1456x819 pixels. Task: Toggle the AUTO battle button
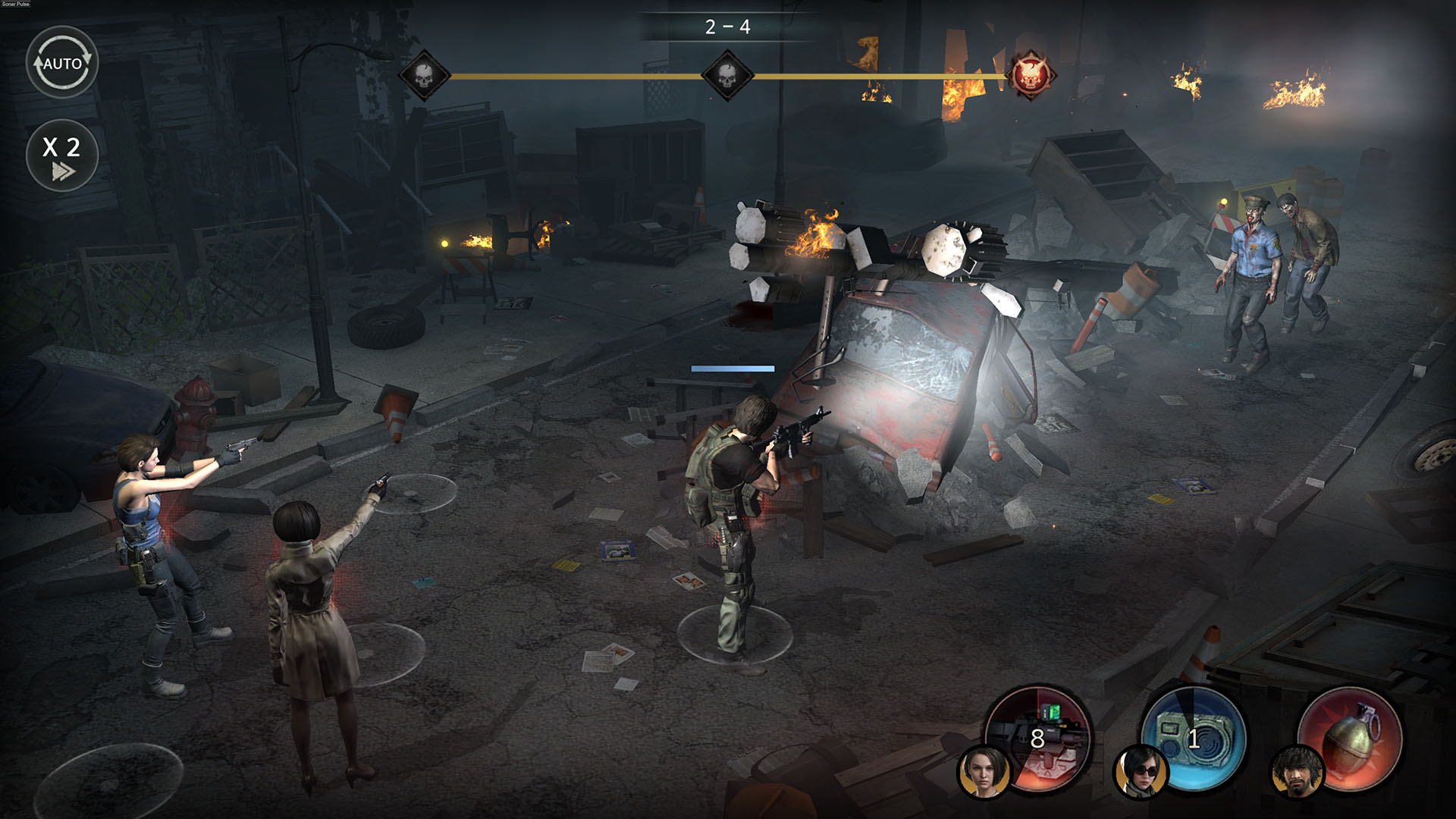62,63
